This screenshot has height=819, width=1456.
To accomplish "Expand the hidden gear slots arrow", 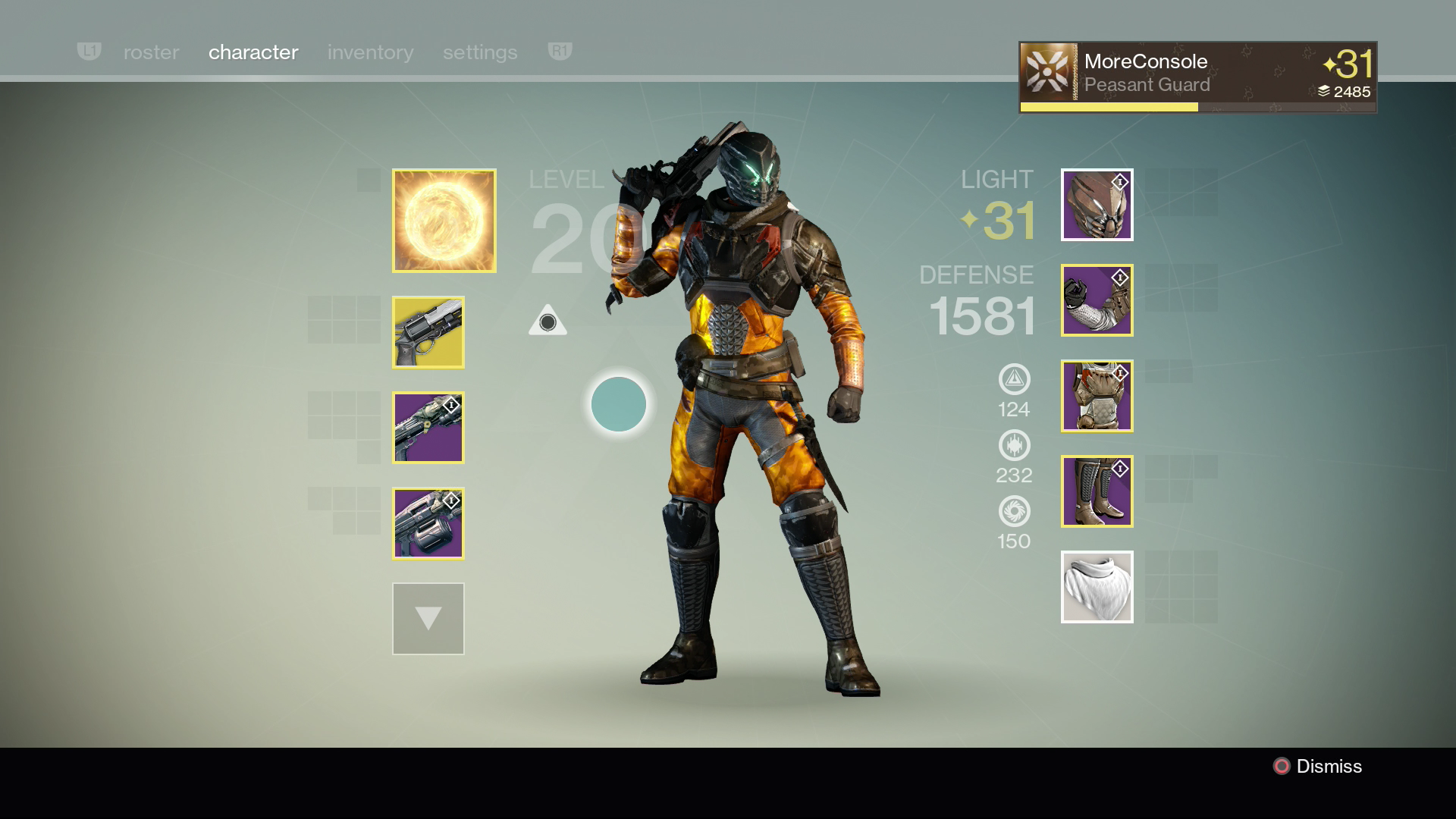I will (x=428, y=619).
